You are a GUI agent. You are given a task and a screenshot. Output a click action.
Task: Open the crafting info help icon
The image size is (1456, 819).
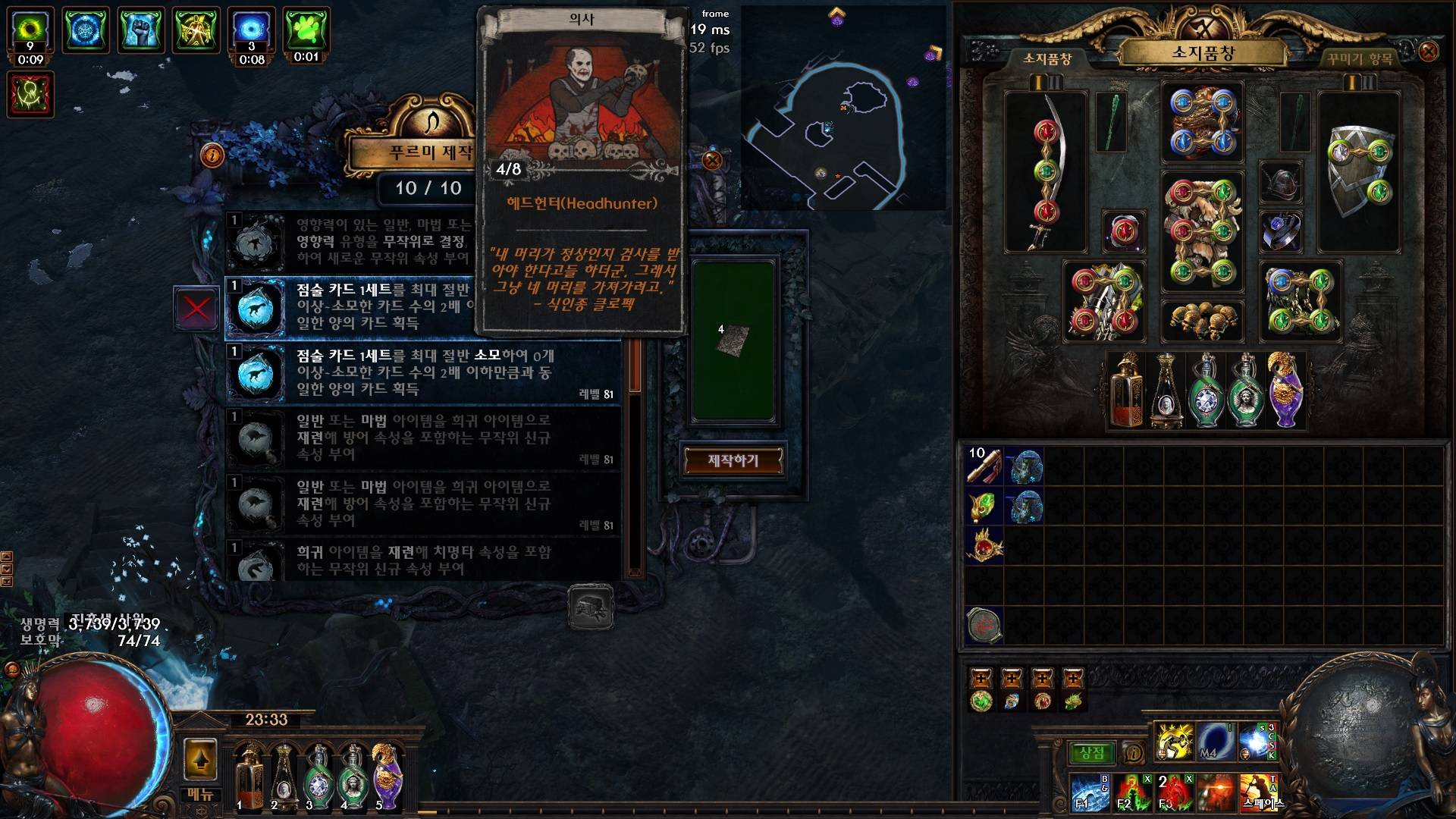click(212, 155)
